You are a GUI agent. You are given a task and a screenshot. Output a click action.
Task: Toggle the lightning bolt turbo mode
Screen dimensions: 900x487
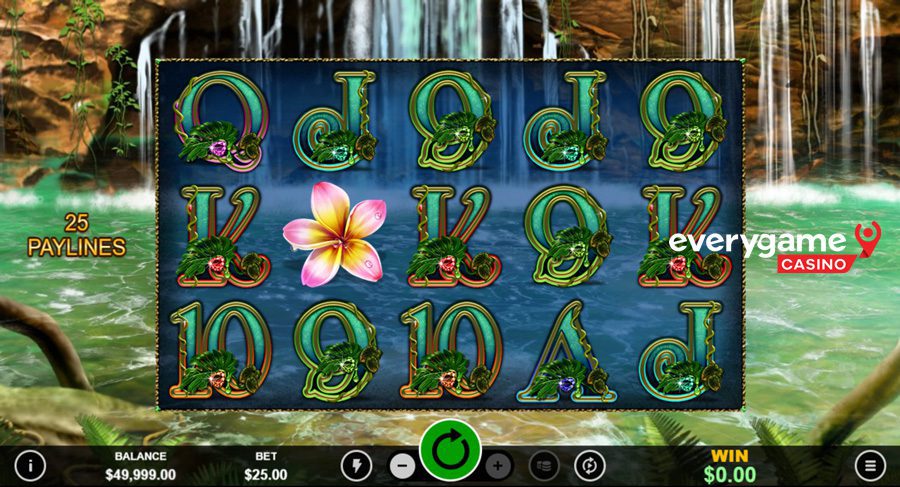(357, 465)
